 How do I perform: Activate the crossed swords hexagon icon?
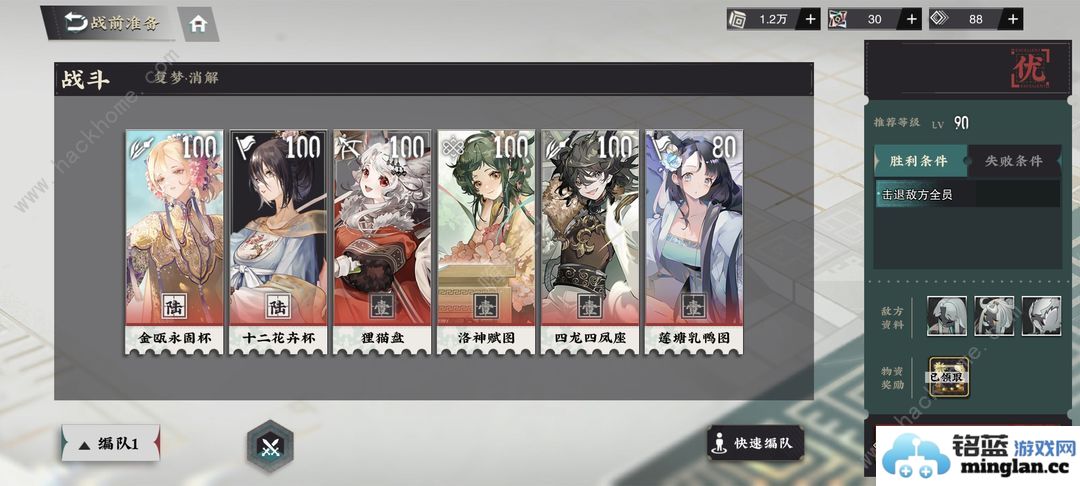(x=270, y=445)
